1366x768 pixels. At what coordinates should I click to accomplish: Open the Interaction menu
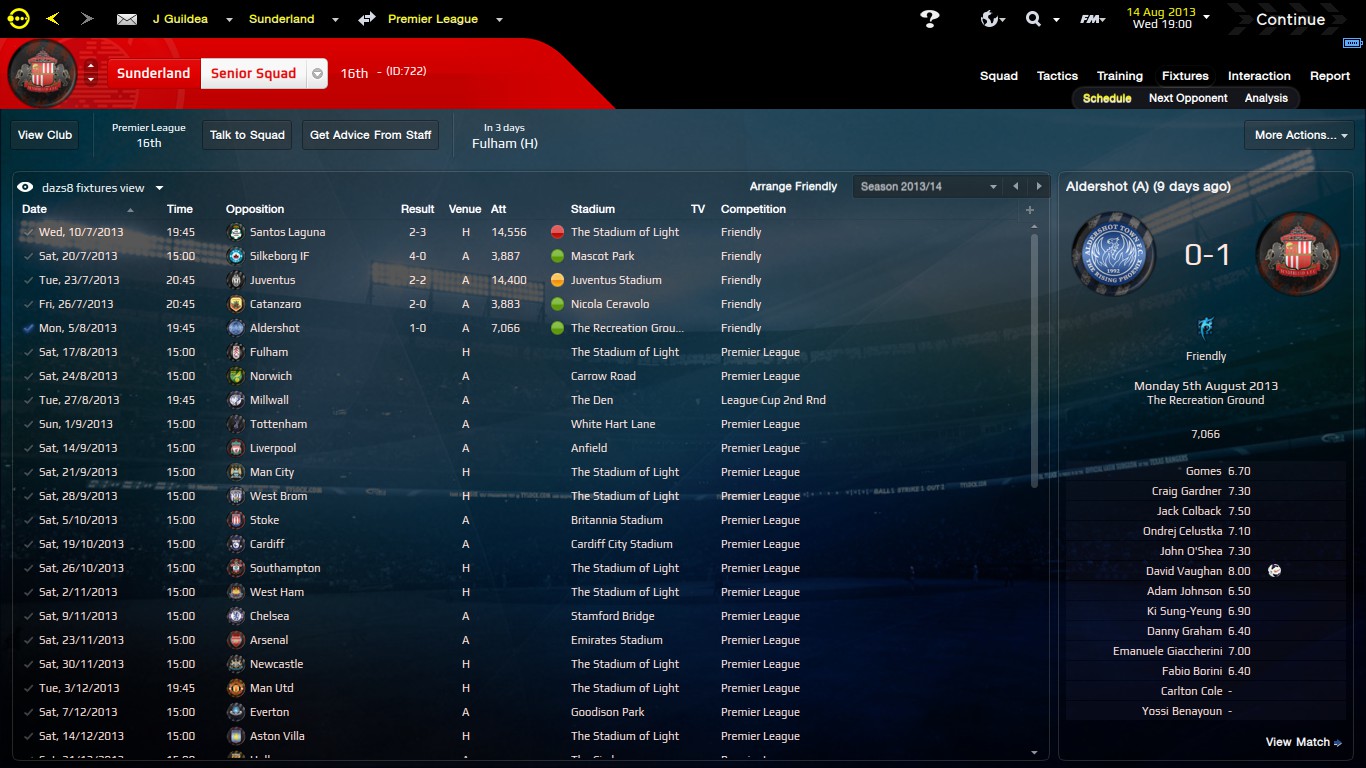point(1259,76)
